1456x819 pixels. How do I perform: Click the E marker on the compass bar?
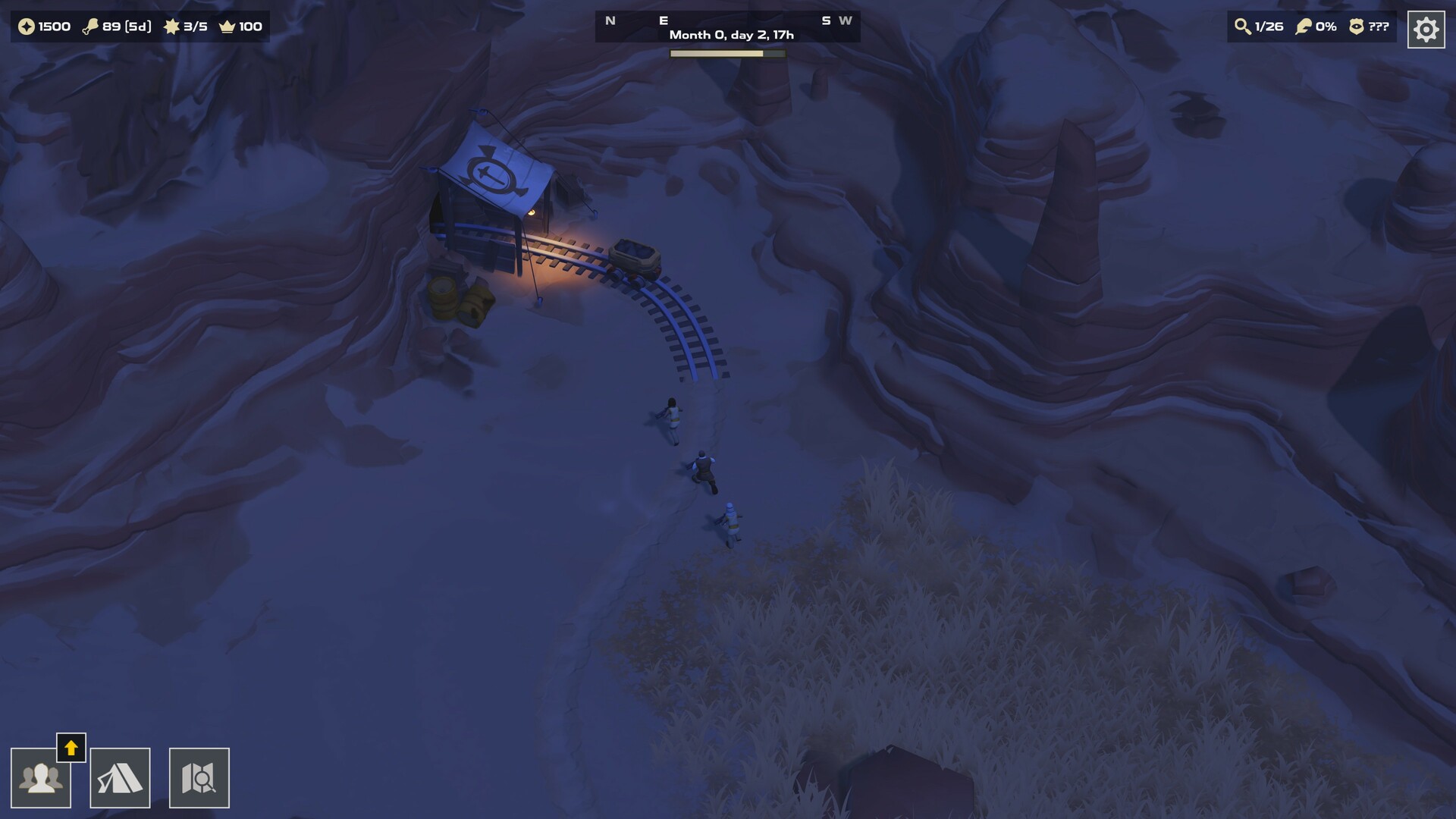[666, 20]
